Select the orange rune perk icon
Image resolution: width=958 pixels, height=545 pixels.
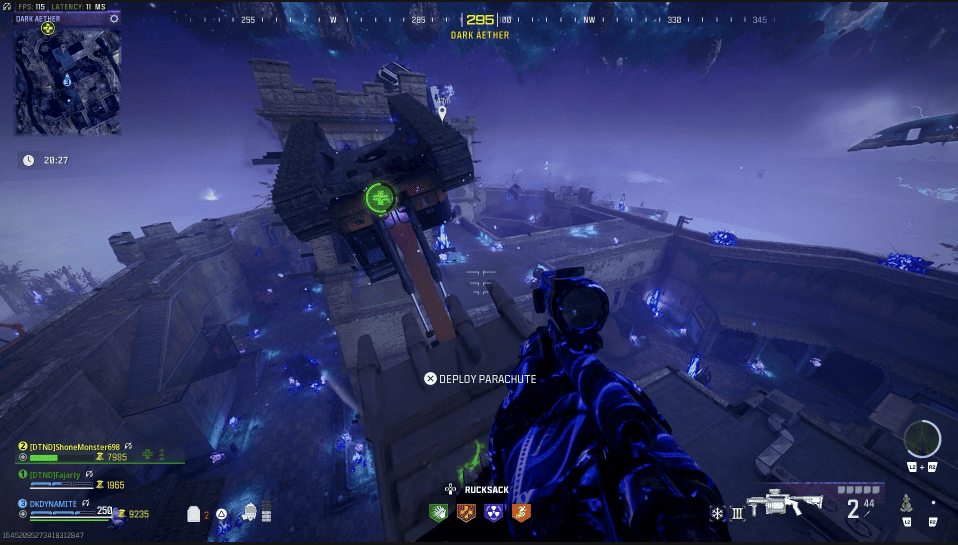click(x=466, y=513)
